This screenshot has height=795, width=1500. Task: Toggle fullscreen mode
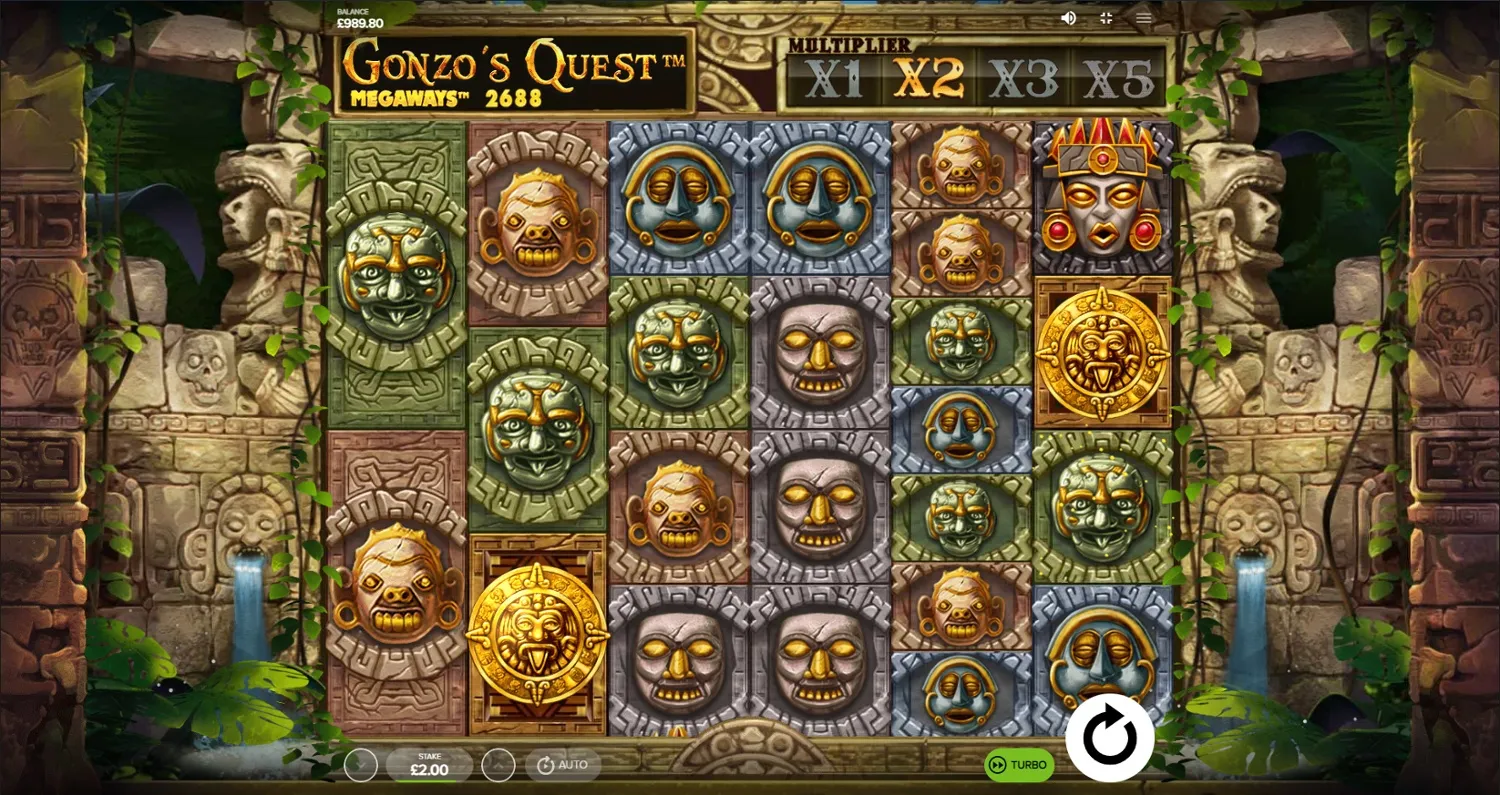[1105, 17]
